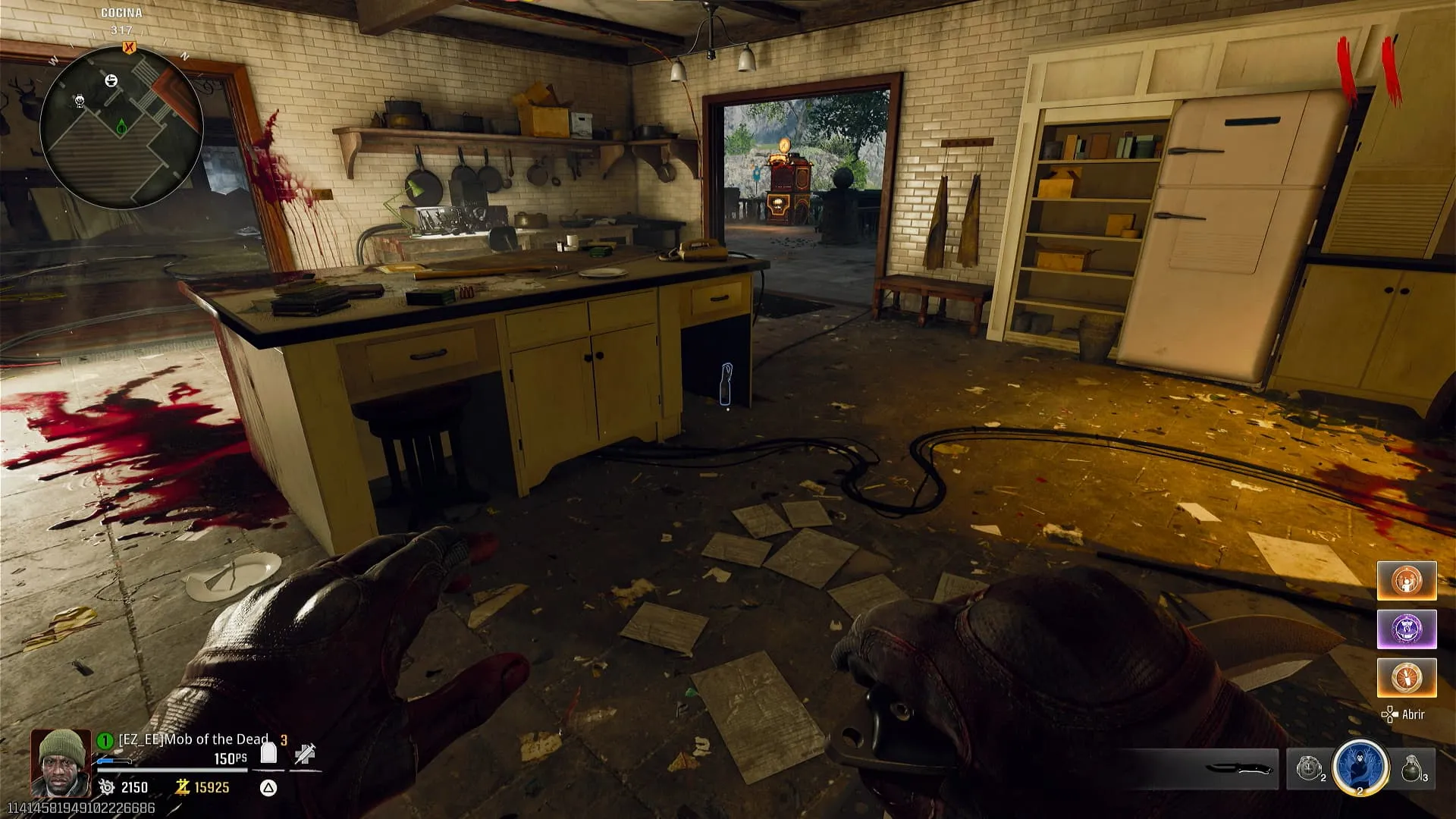Click the orange X objective marker on minimap
Viewport: 1456px width, 819px height.
(x=129, y=48)
